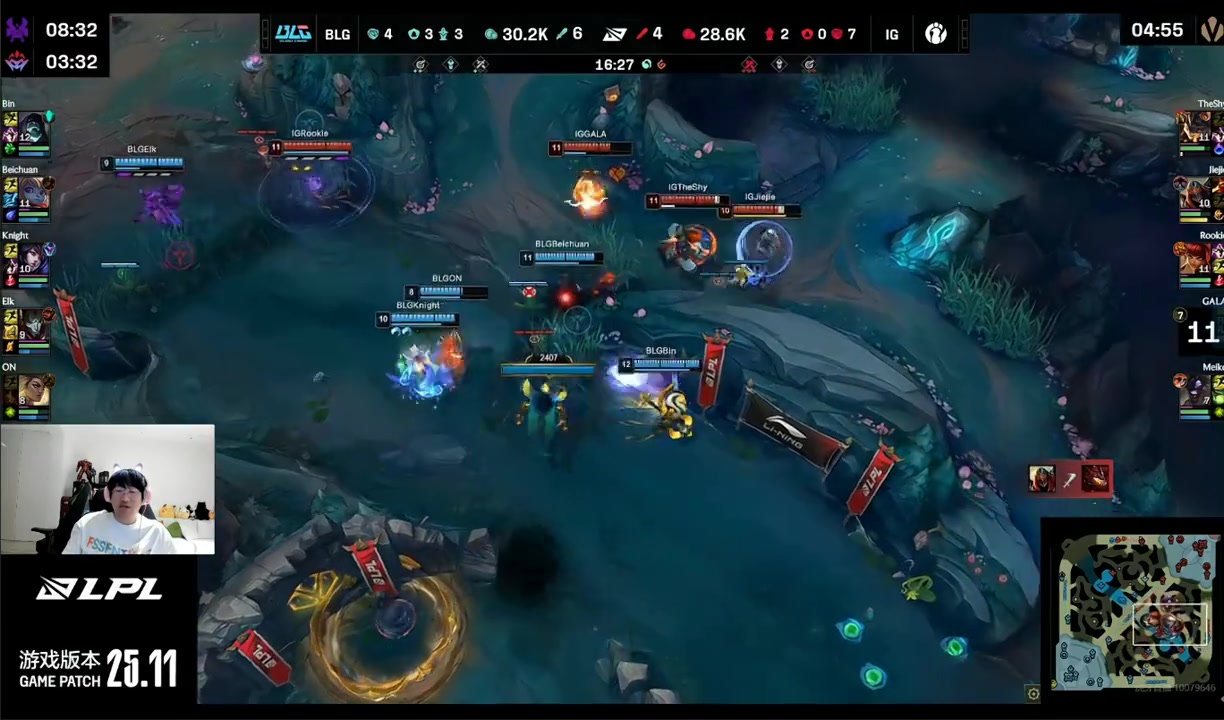
Task: Click the BLG team logo on scoreboard
Action: (293, 34)
